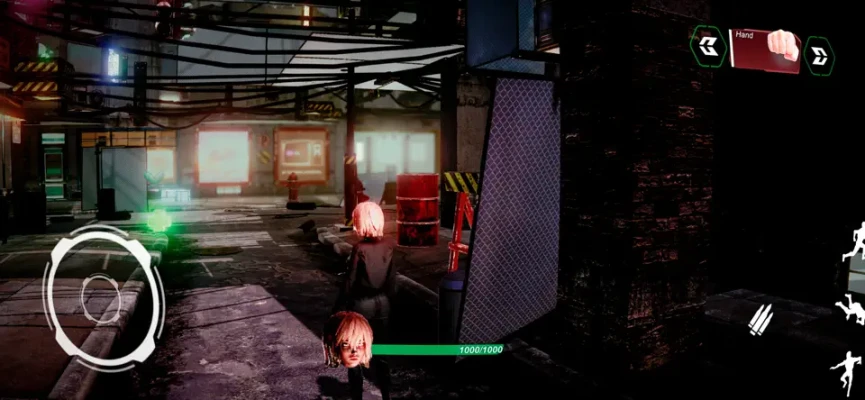Tap the jumping figure icon

tap(846, 370)
